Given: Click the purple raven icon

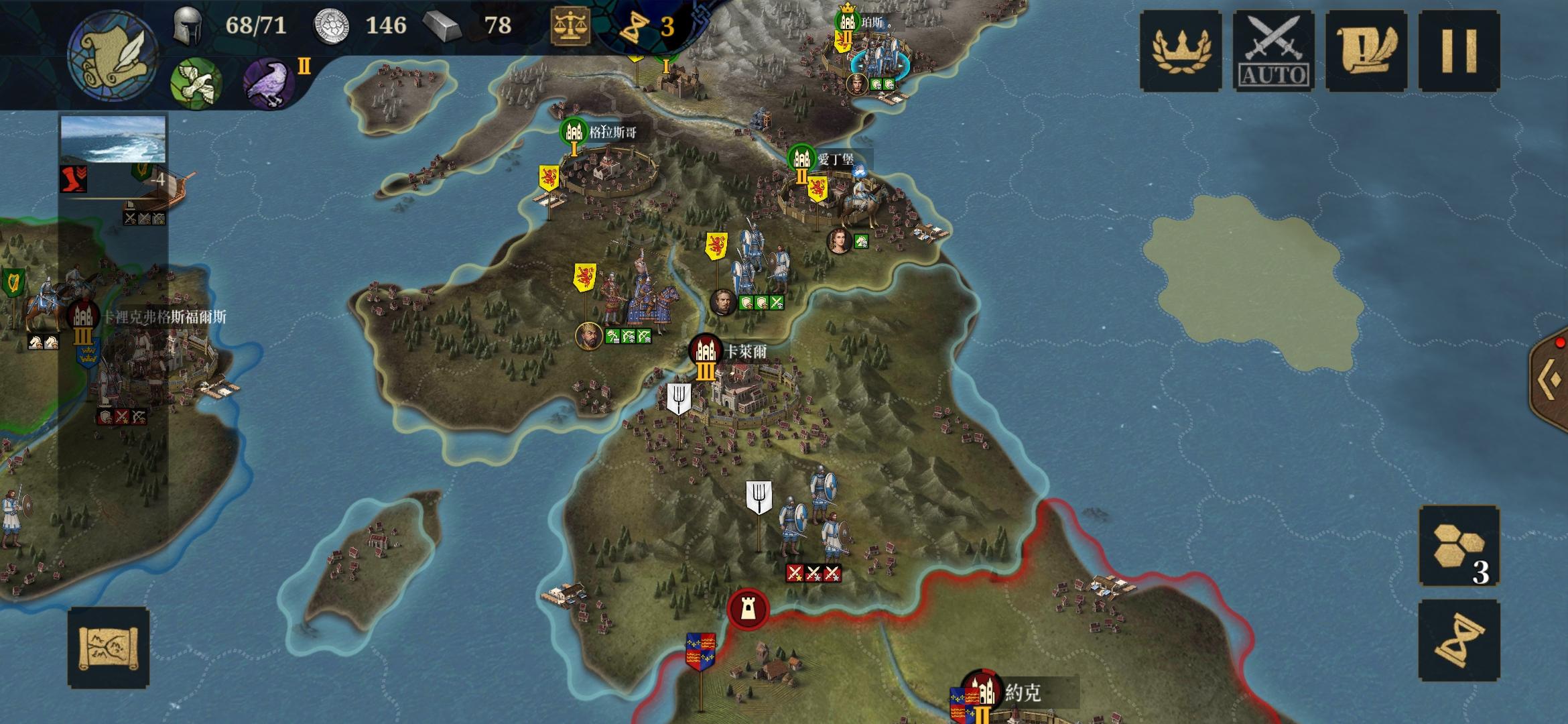Looking at the screenshot, I should click(x=269, y=83).
